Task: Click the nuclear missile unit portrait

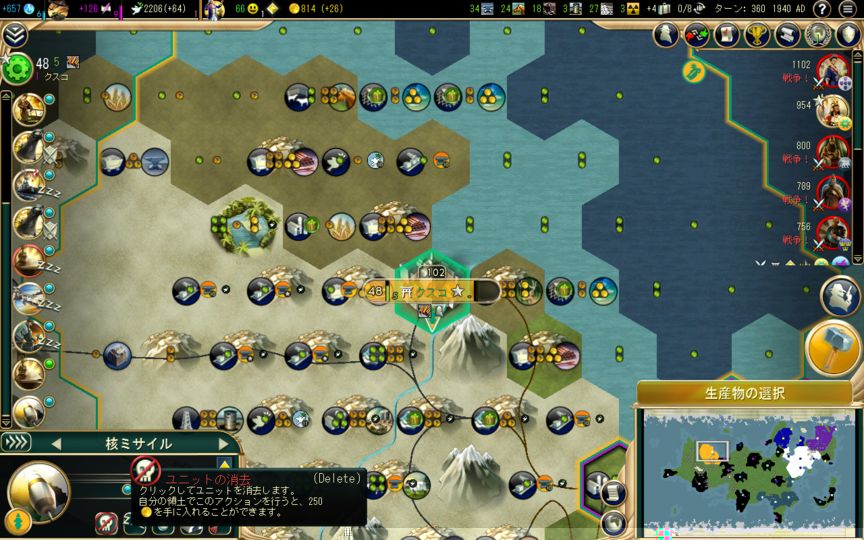Action: point(39,491)
